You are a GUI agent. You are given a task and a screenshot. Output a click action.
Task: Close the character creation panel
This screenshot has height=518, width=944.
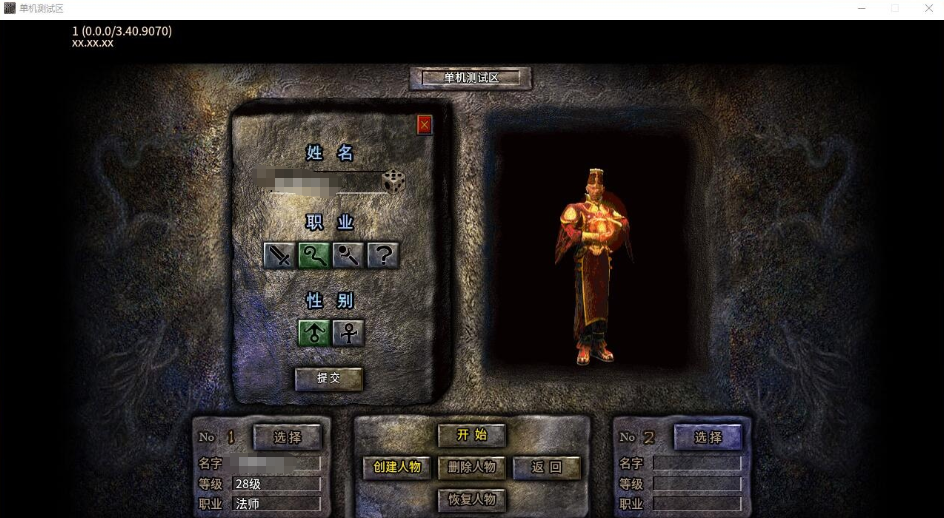424,125
